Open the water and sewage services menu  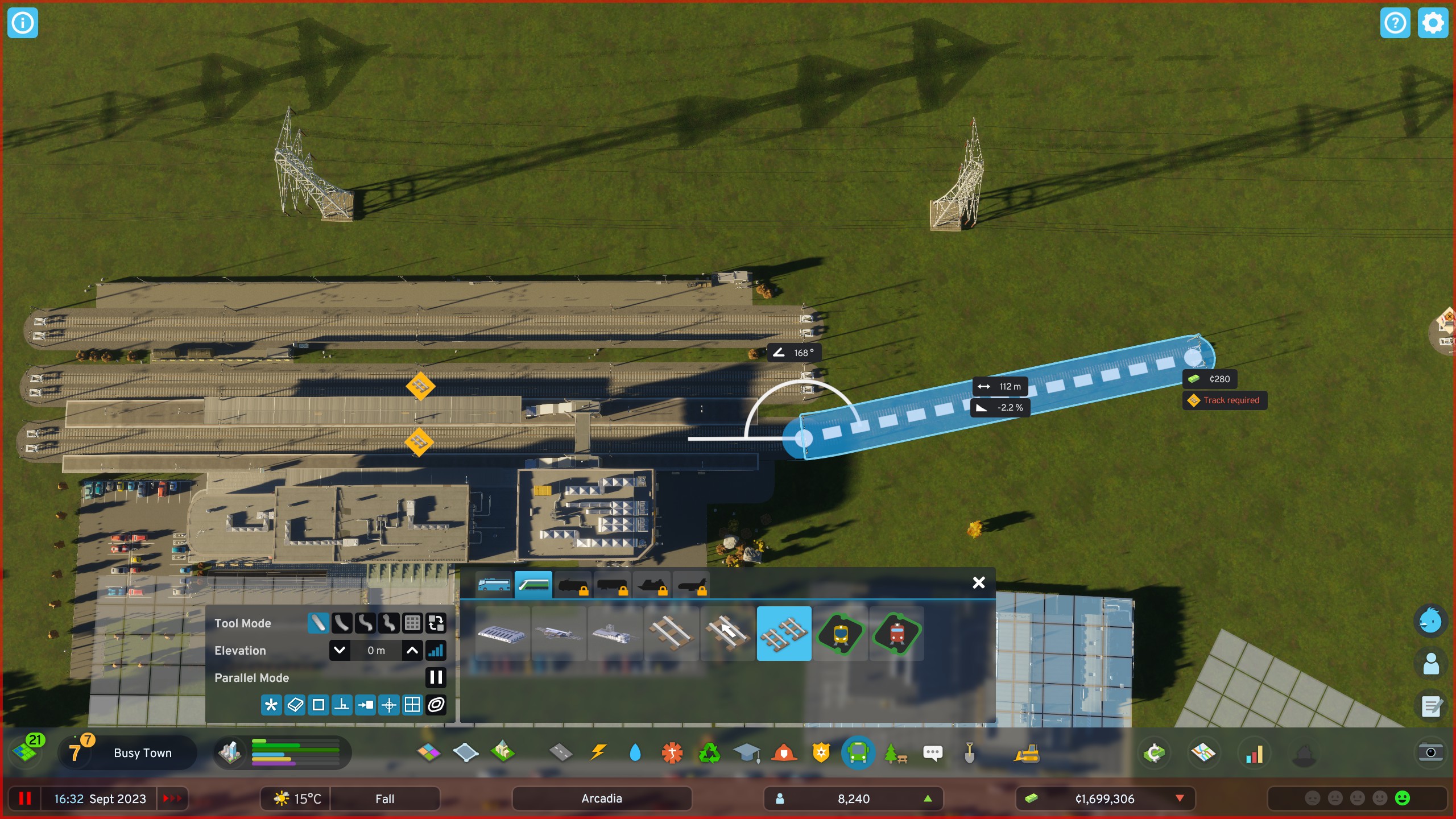coord(635,752)
